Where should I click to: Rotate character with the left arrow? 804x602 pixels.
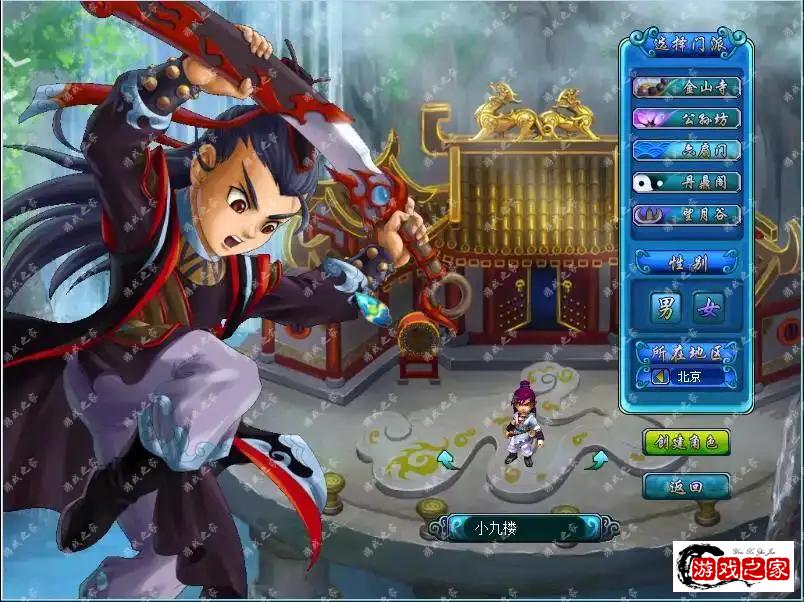tap(445, 459)
